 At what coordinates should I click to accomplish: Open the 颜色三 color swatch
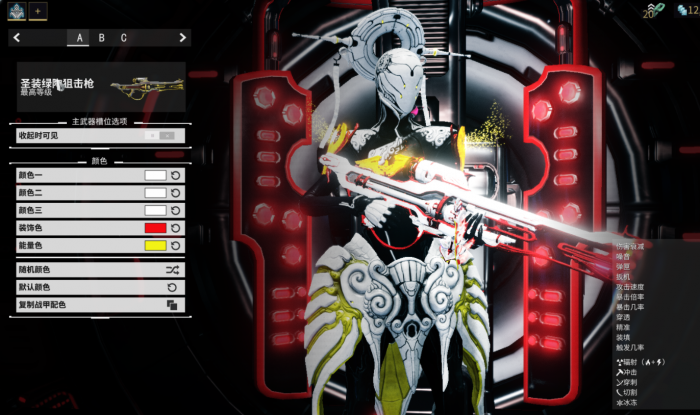(155, 211)
